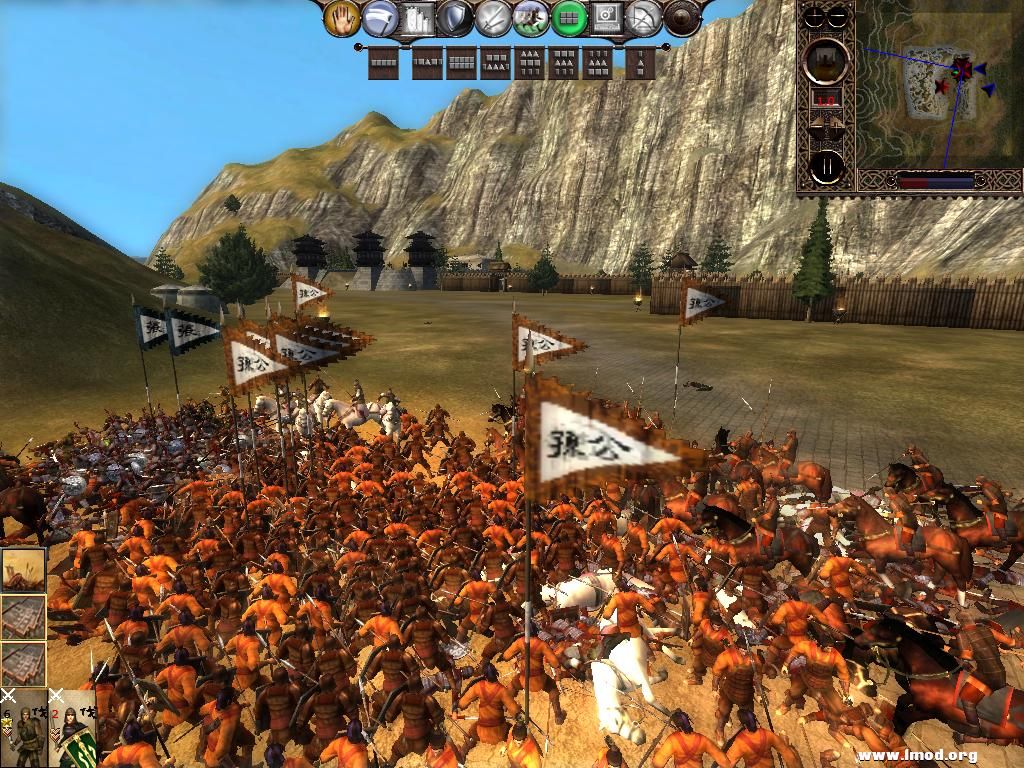Click the silver gears settings button
The width and height of the screenshot is (1024, 768).
(x=607, y=17)
